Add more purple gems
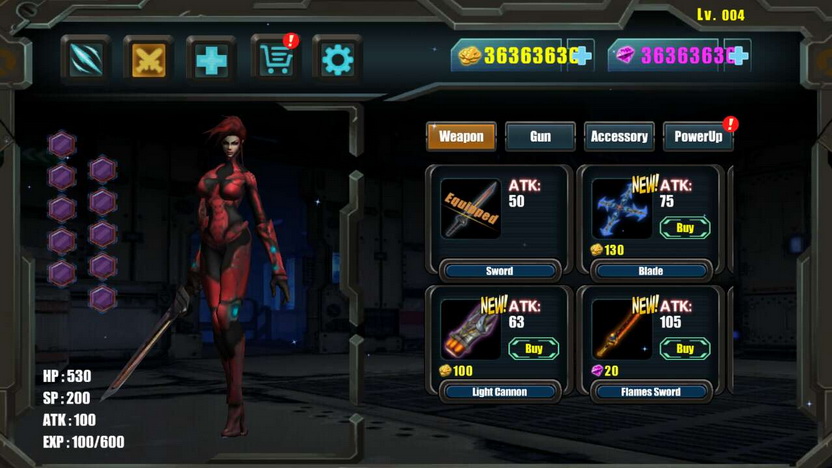 coord(737,56)
